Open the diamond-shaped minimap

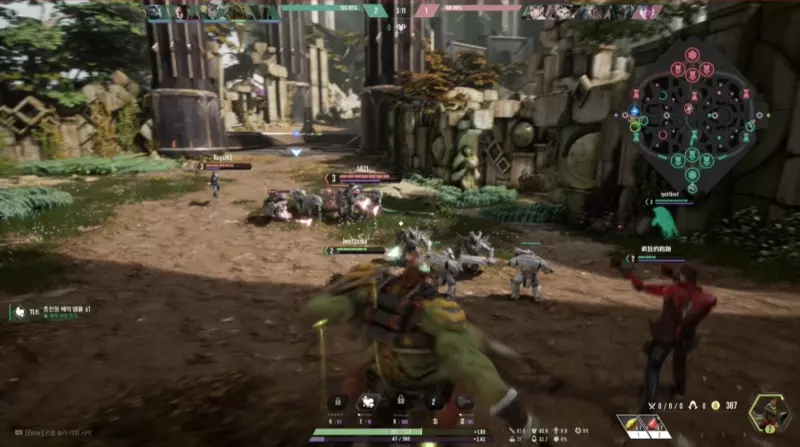click(x=699, y=108)
